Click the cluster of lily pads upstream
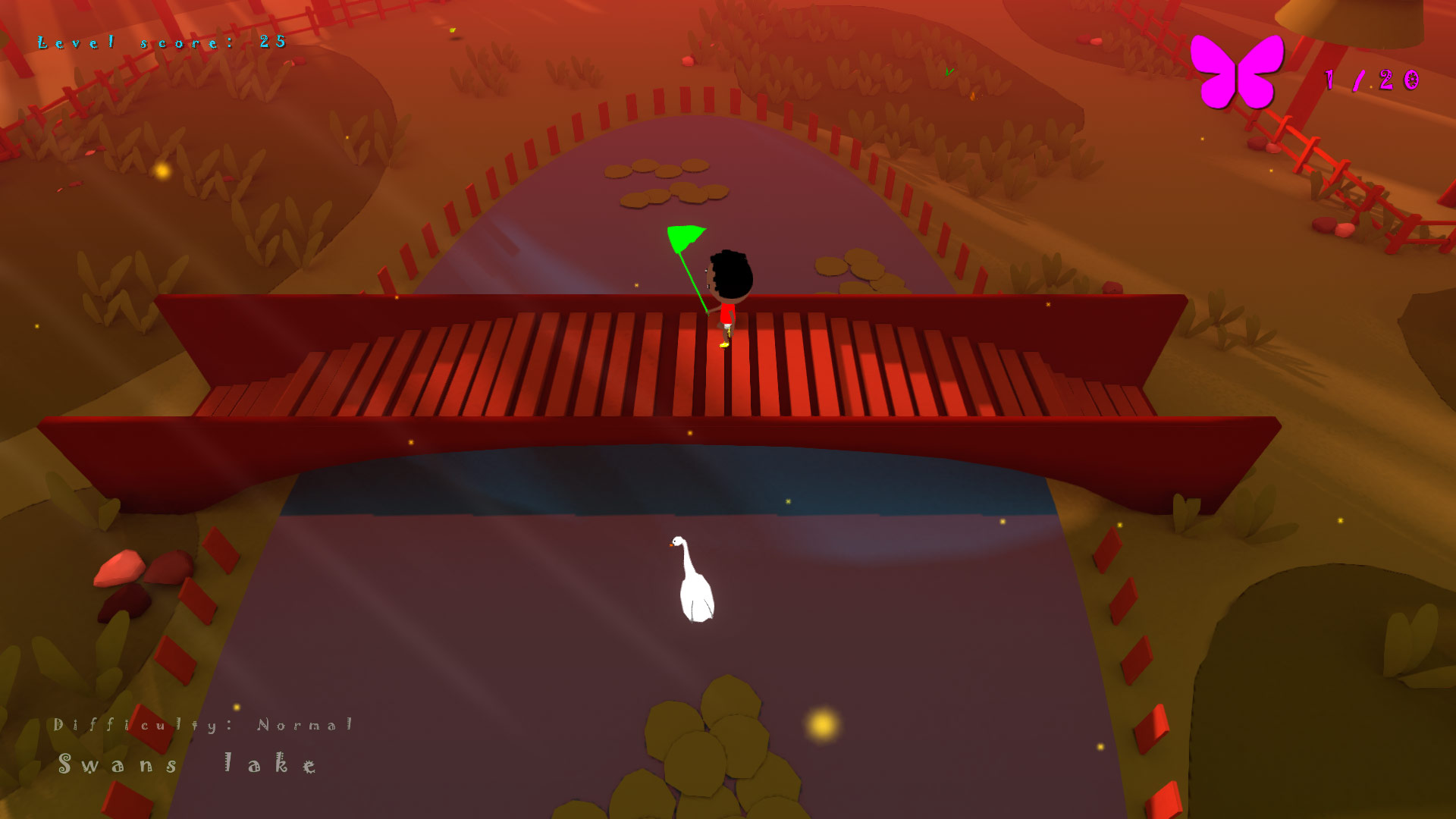1456x819 pixels. (x=667, y=182)
